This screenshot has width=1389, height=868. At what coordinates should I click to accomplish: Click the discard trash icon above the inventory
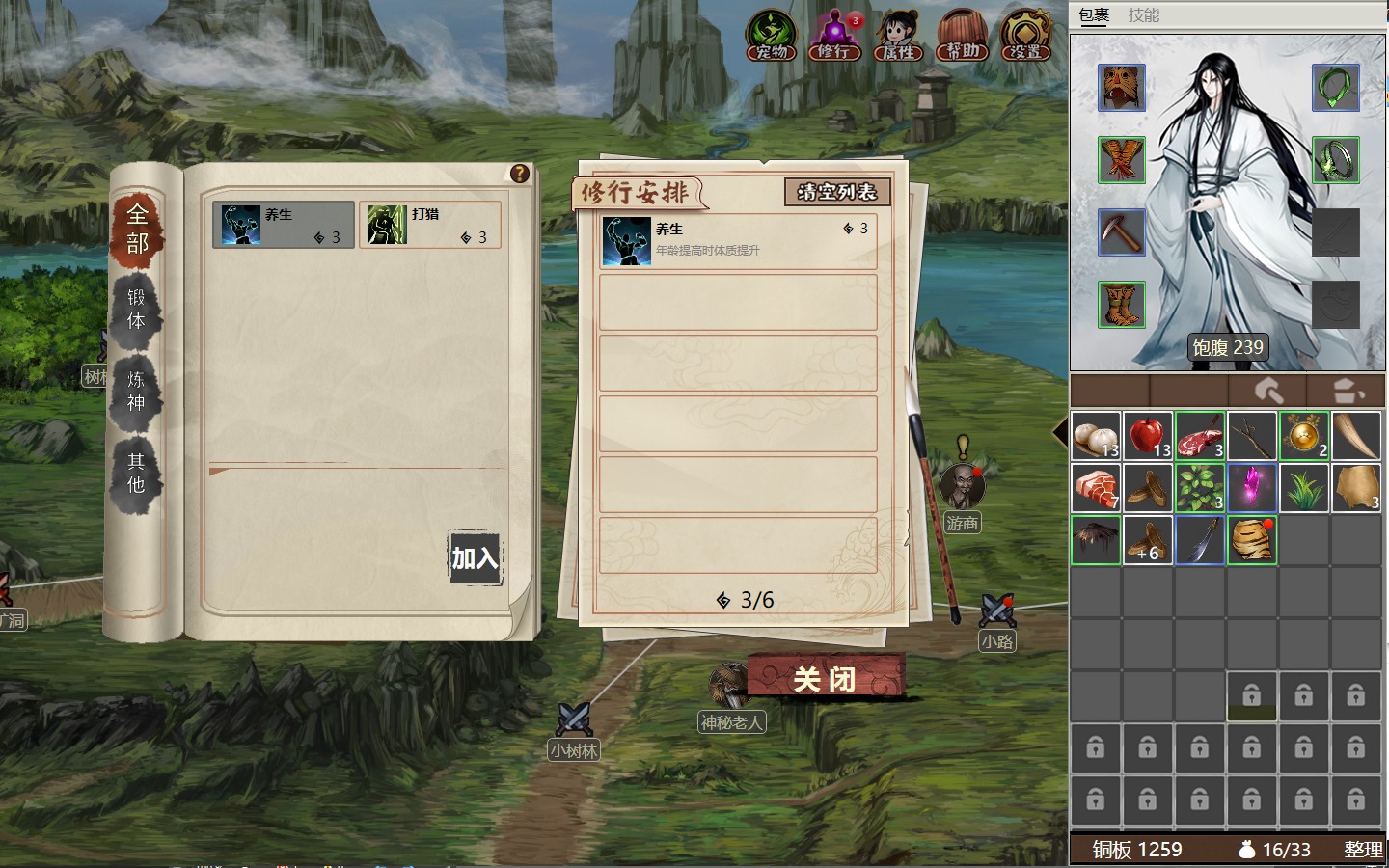1347,391
